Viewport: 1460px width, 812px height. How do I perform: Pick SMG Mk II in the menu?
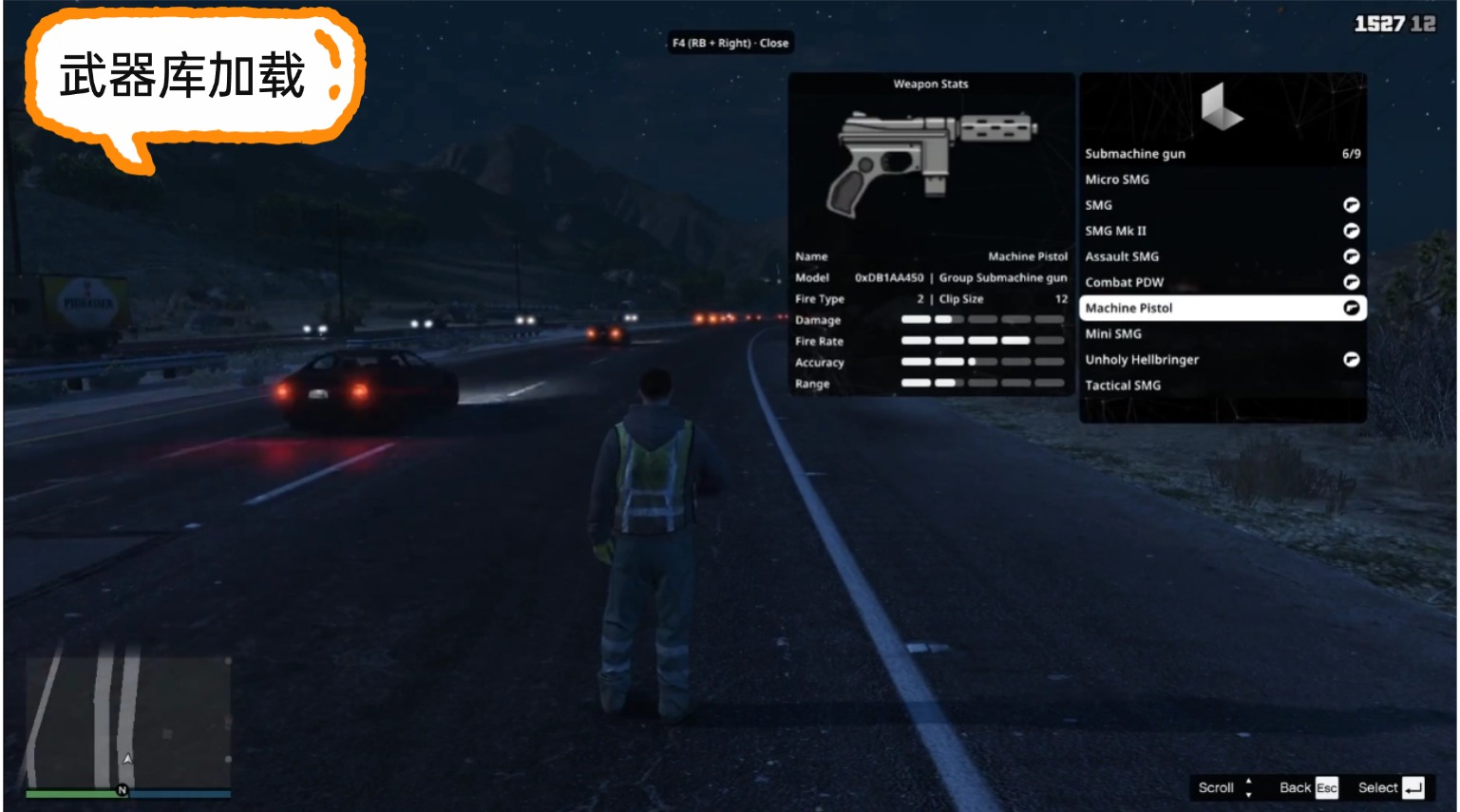[1222, 231]
